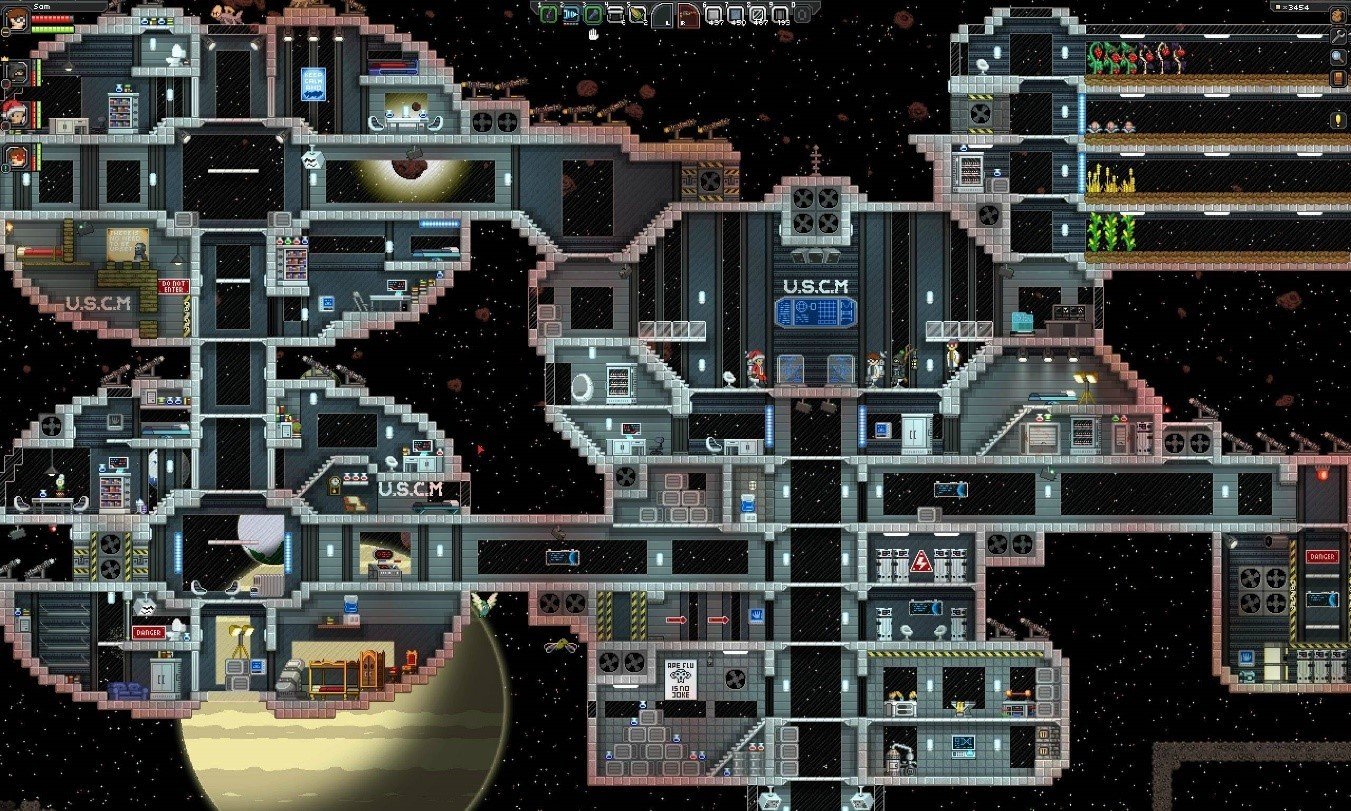
Task: Select the red right-hand slot marked R
Action: click(x=688, y=16)
